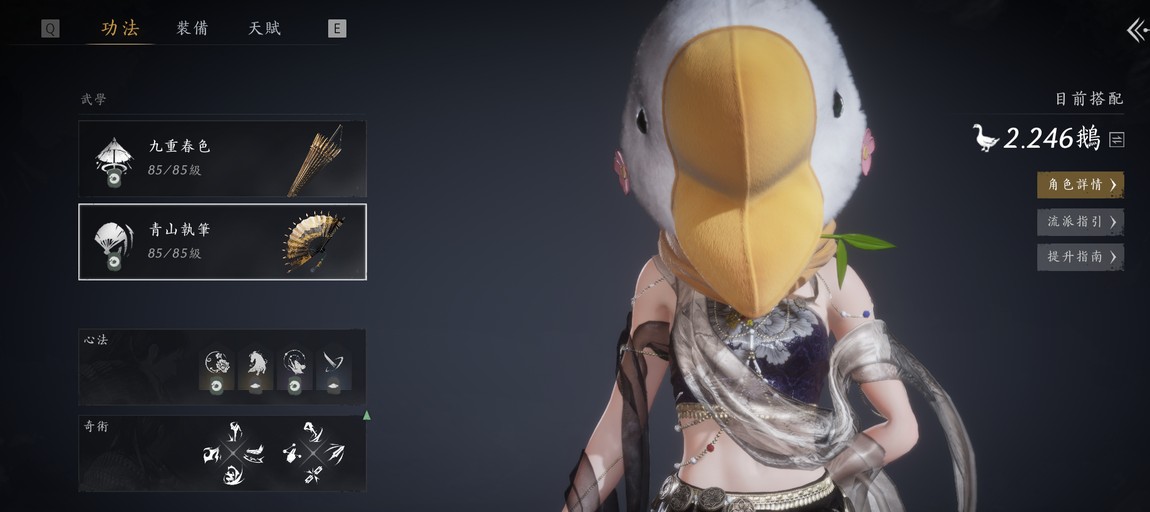Choose the arrowhead mystic skill icon

335,455
